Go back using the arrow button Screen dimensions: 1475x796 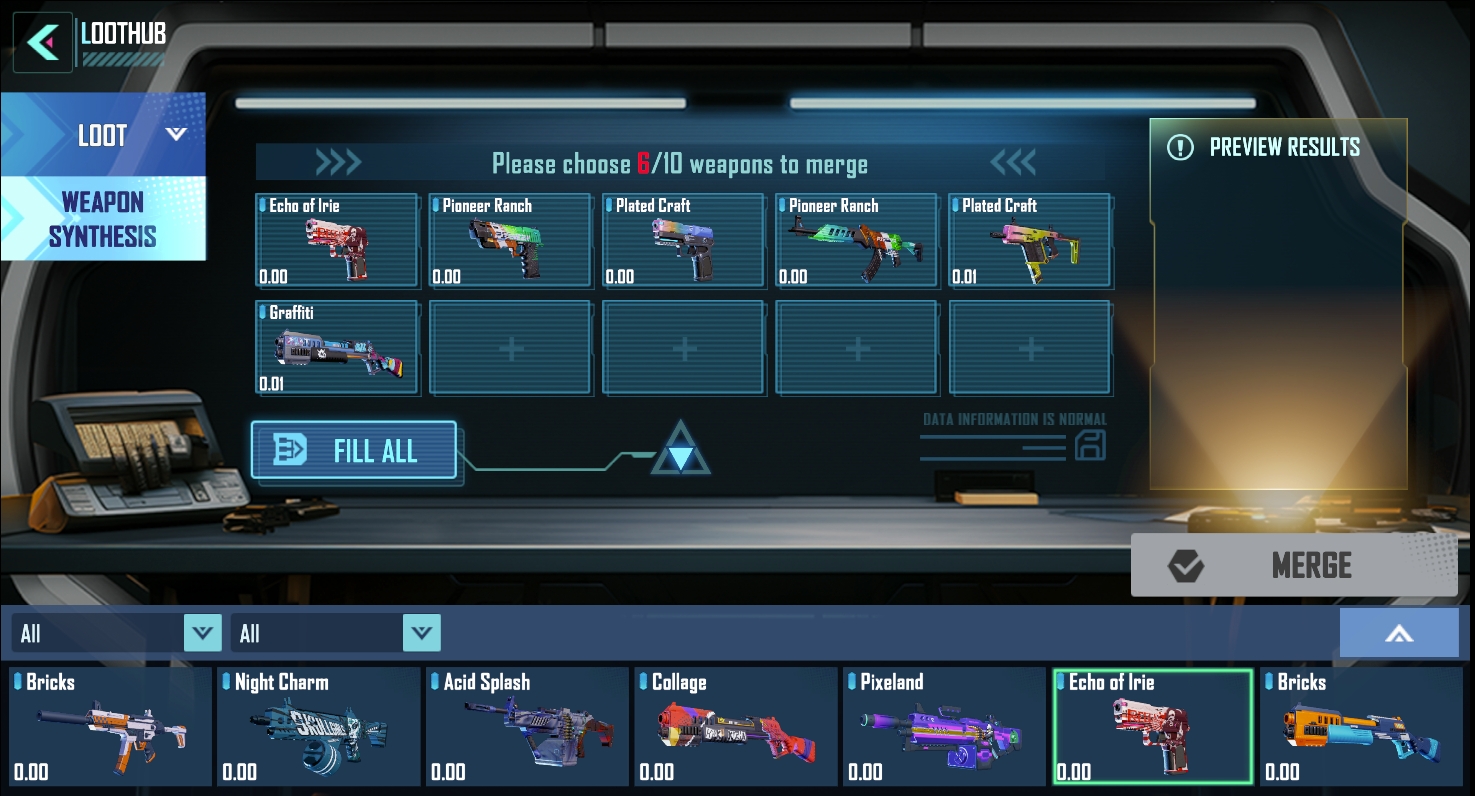pos(42,42)
